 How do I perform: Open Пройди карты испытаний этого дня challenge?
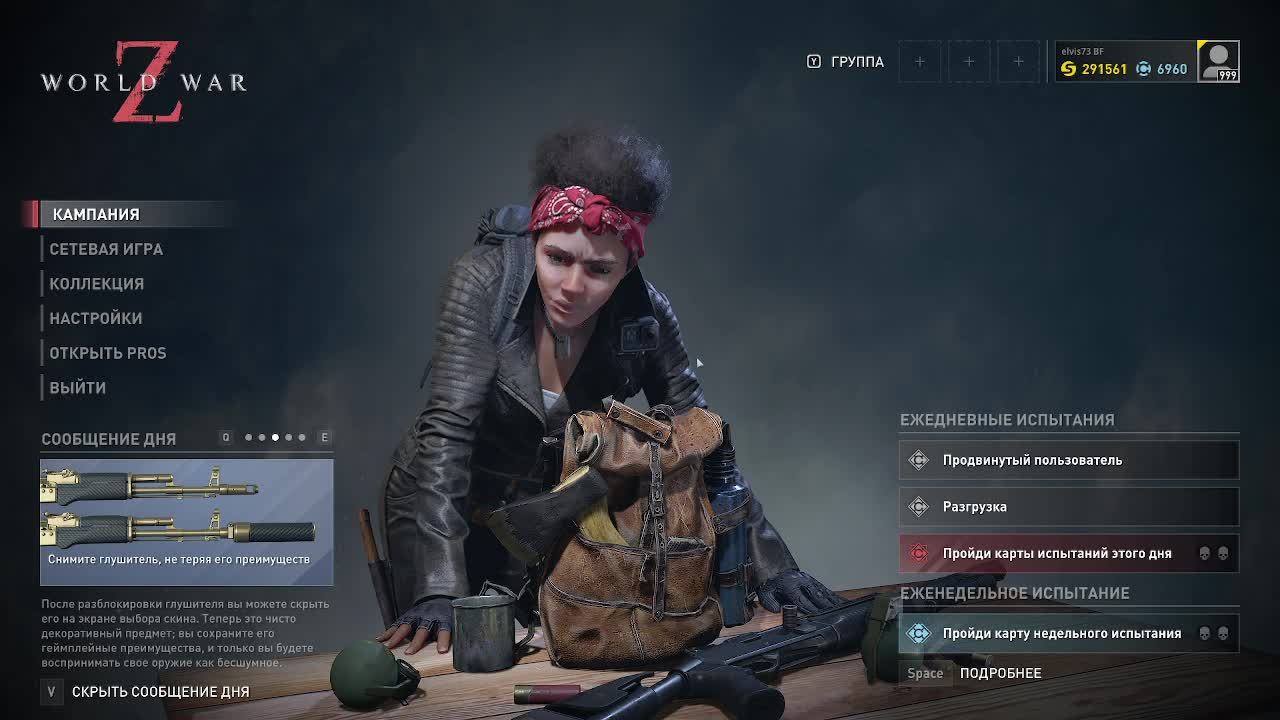point(1068,553)
